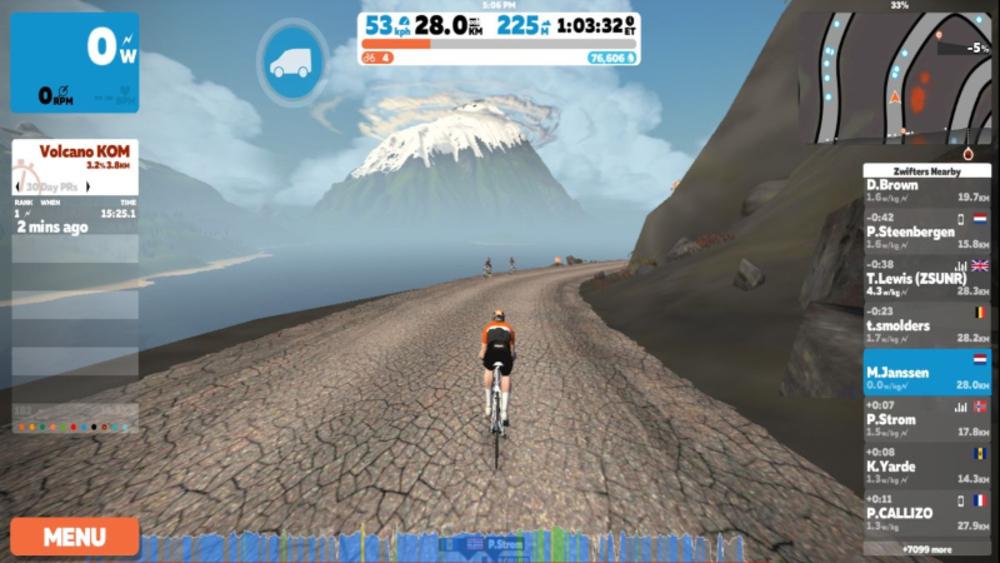
Task: Click the blue power watts panel
Action: 75,62
